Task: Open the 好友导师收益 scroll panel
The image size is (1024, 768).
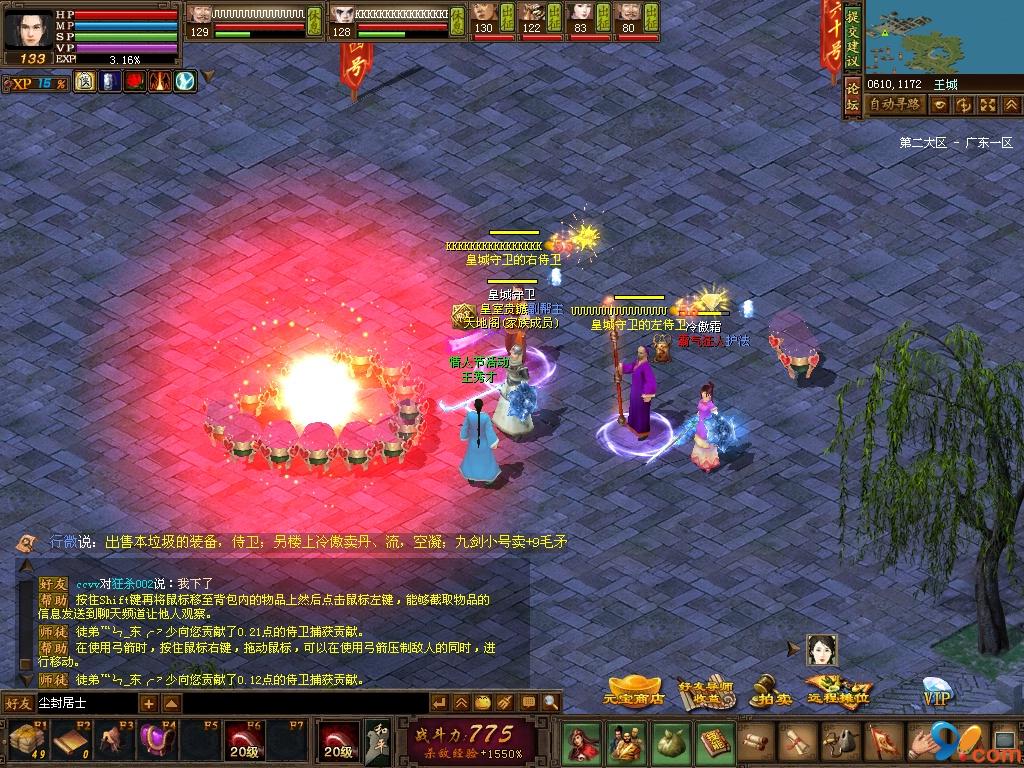Action: pyautogui.click(x=706, y=691)
